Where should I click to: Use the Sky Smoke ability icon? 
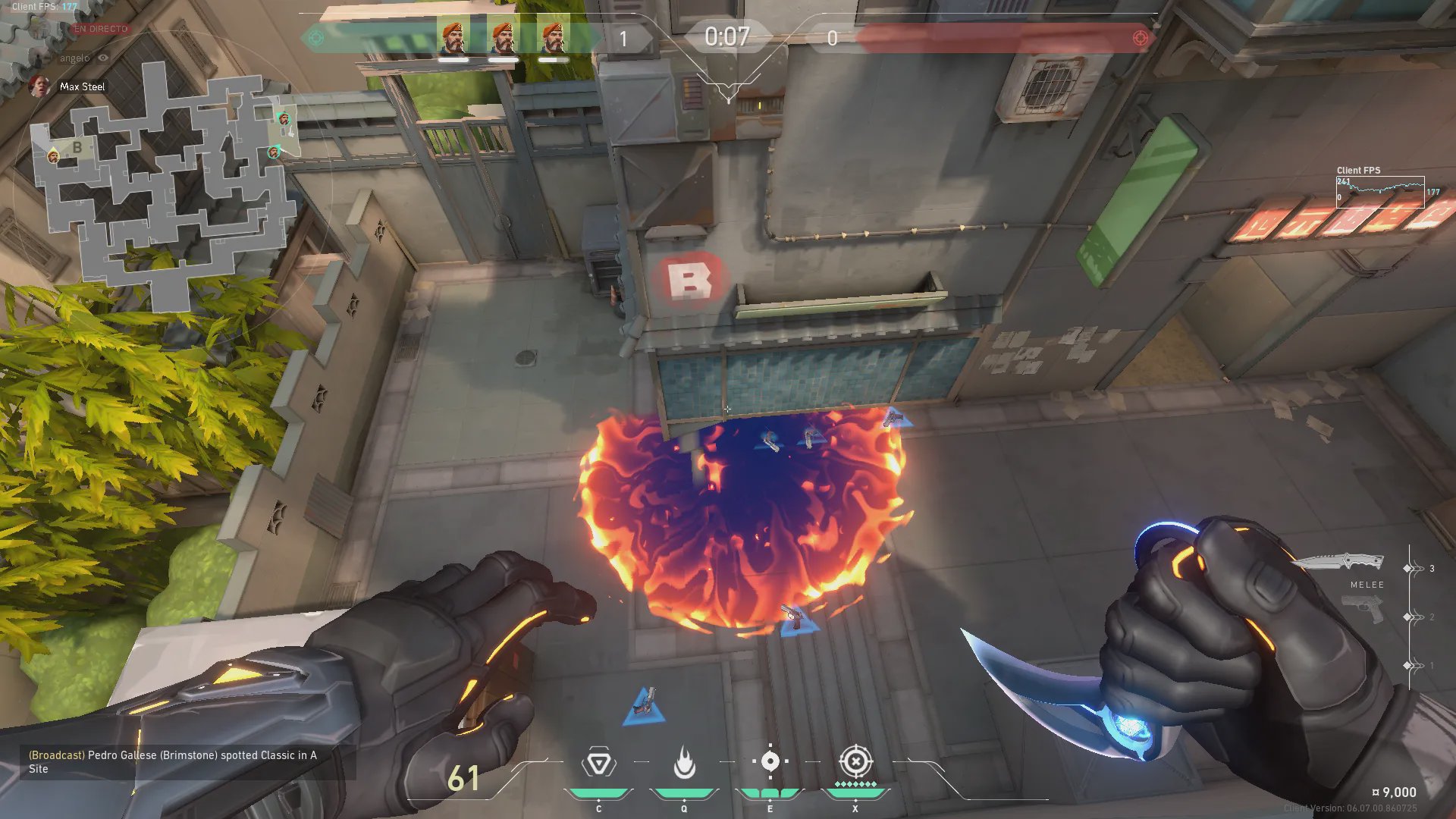(770, 761)
